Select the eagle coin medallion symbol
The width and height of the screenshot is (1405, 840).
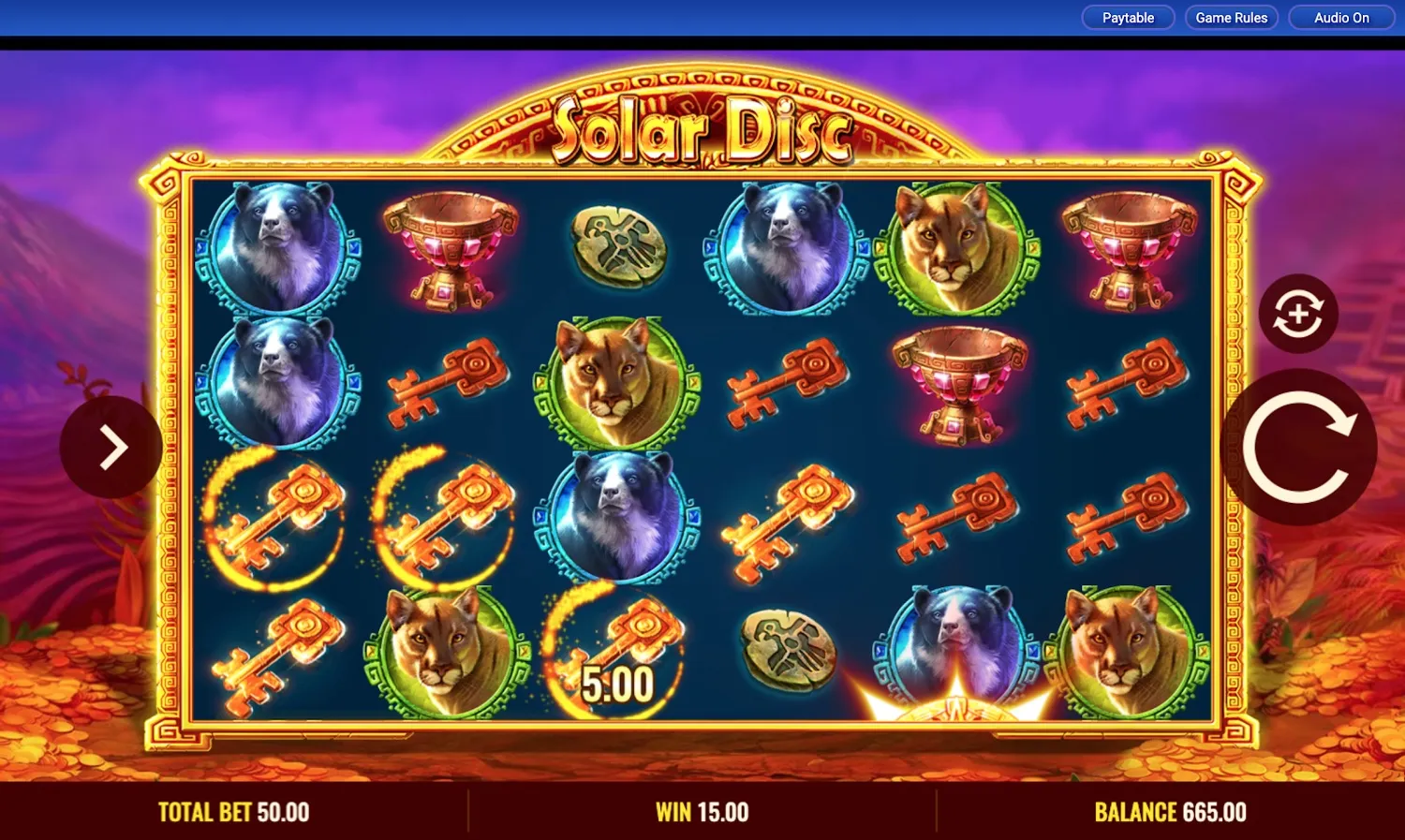pos(618,245)
